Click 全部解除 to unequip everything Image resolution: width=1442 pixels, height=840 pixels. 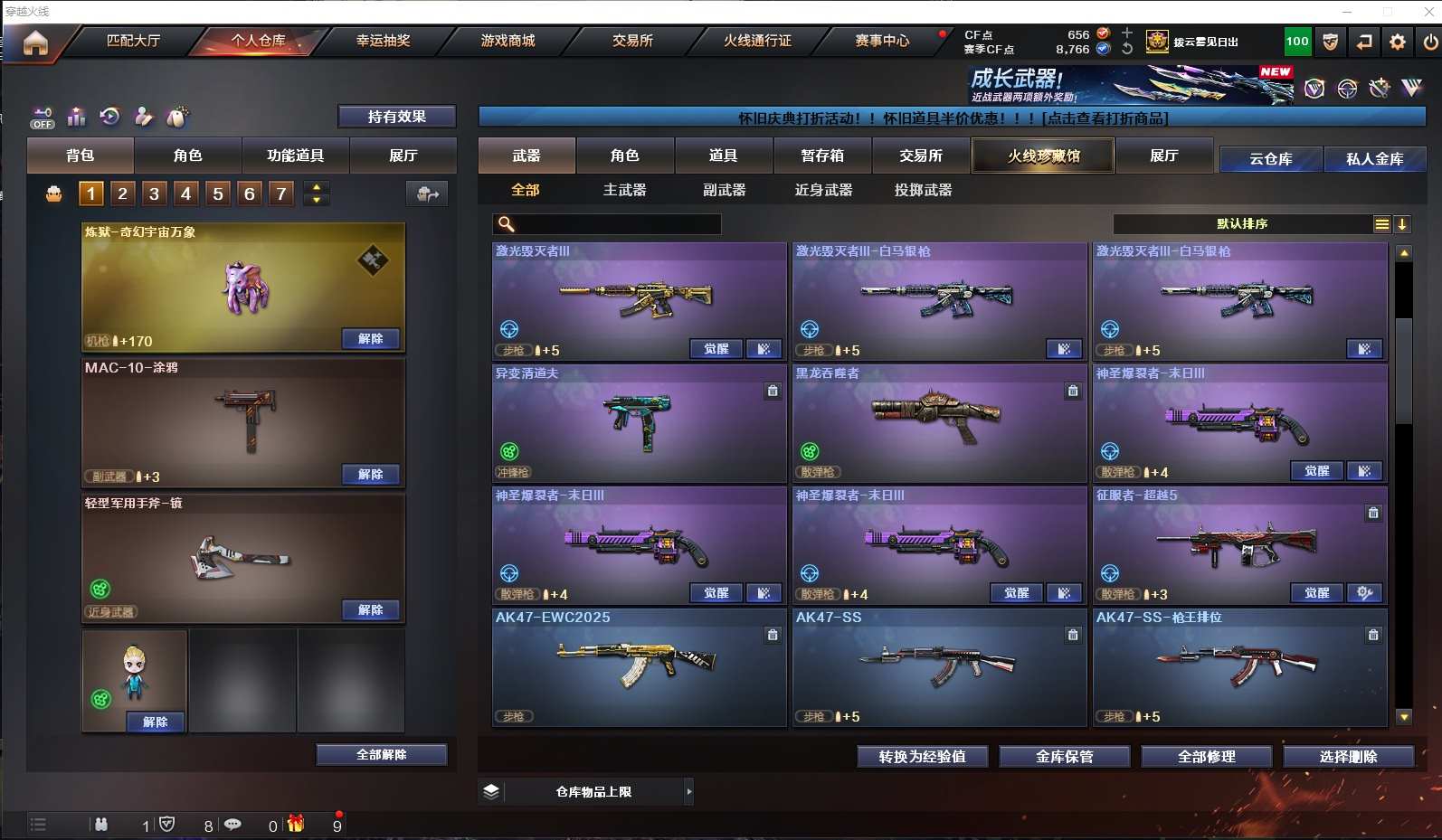point(381,754)
